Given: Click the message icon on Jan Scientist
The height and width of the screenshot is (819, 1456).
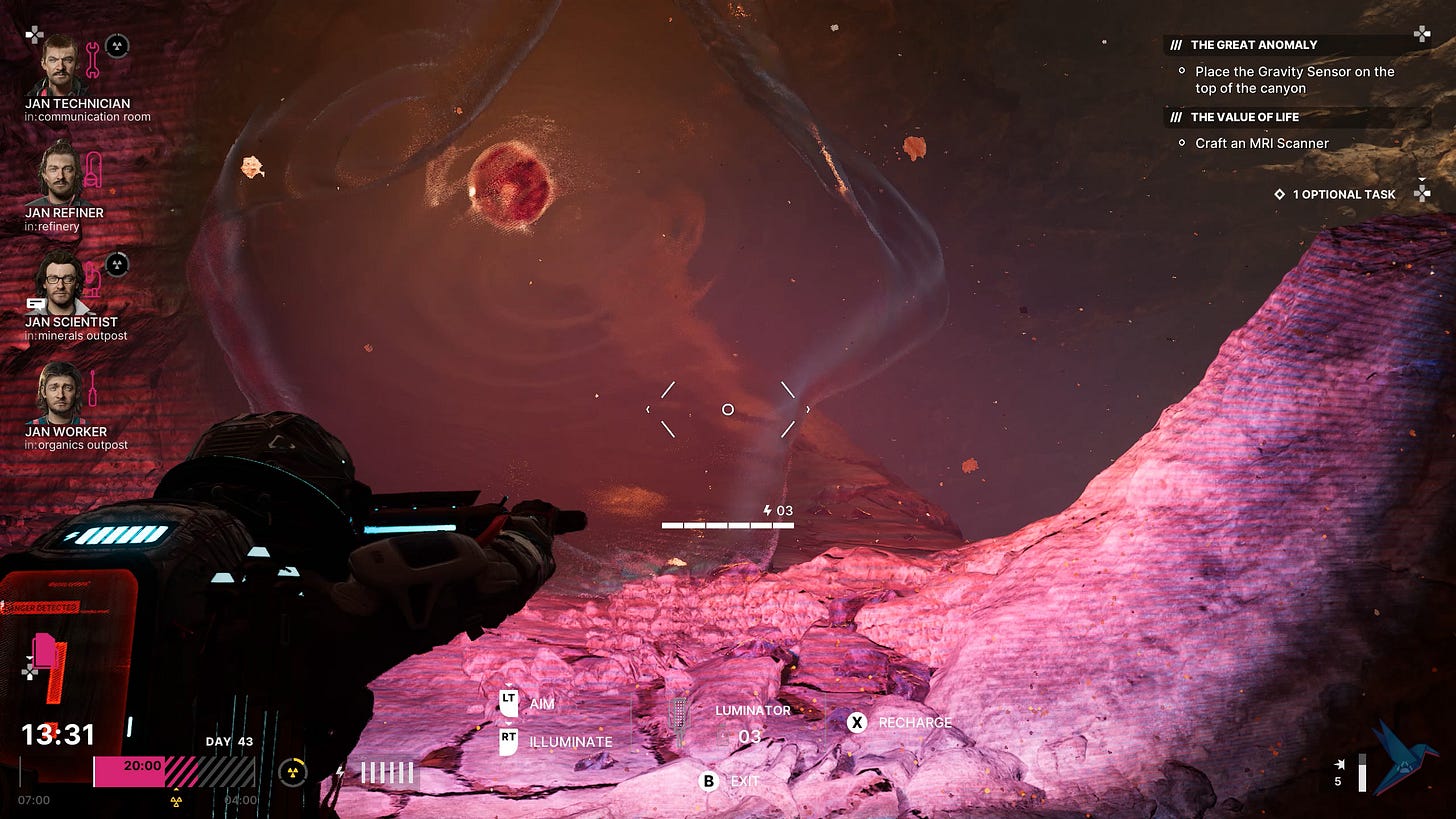Looking at the screenshot, I should click(36, 303).
